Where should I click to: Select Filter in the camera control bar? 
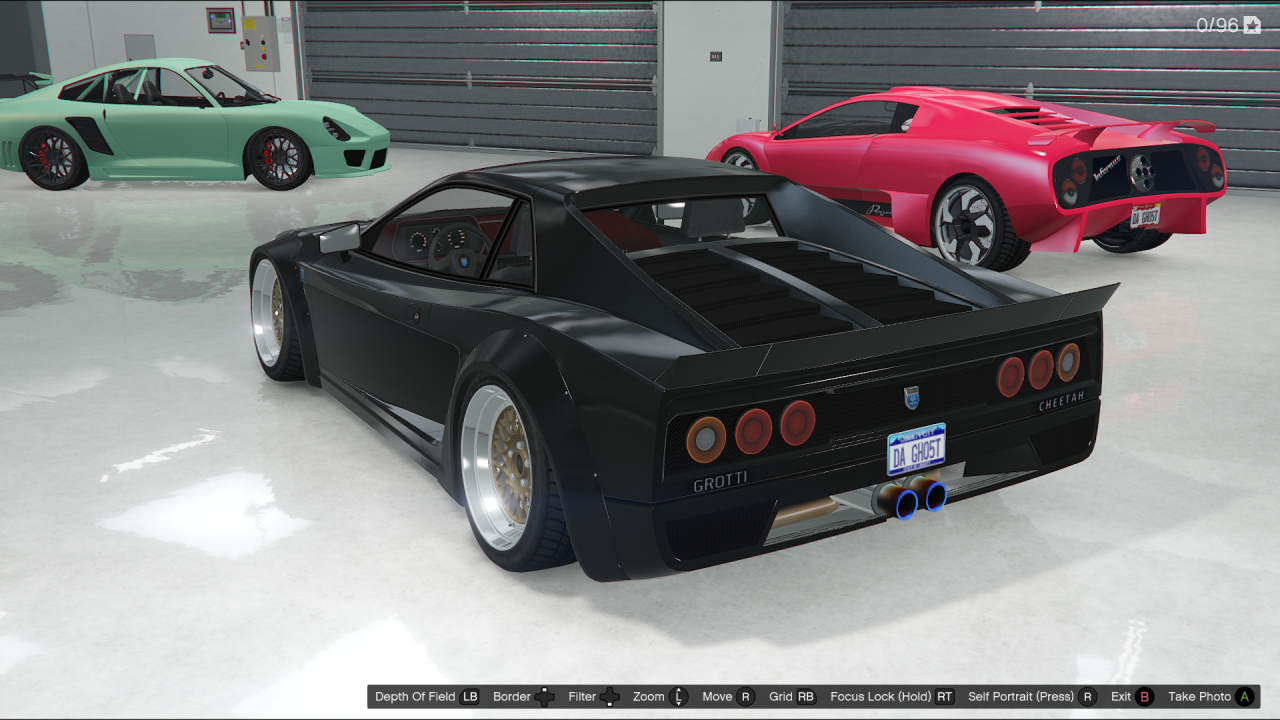coord(585,697)
